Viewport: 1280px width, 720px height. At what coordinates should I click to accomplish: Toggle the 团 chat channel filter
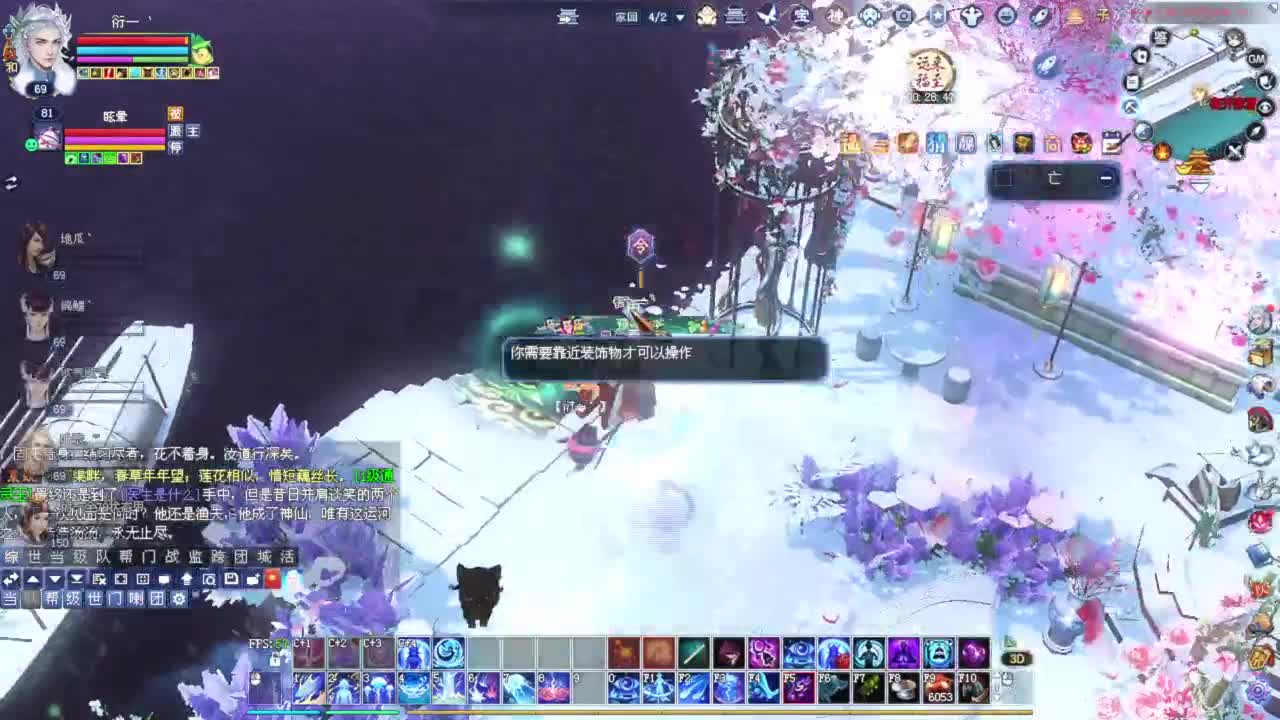[155, 599]
